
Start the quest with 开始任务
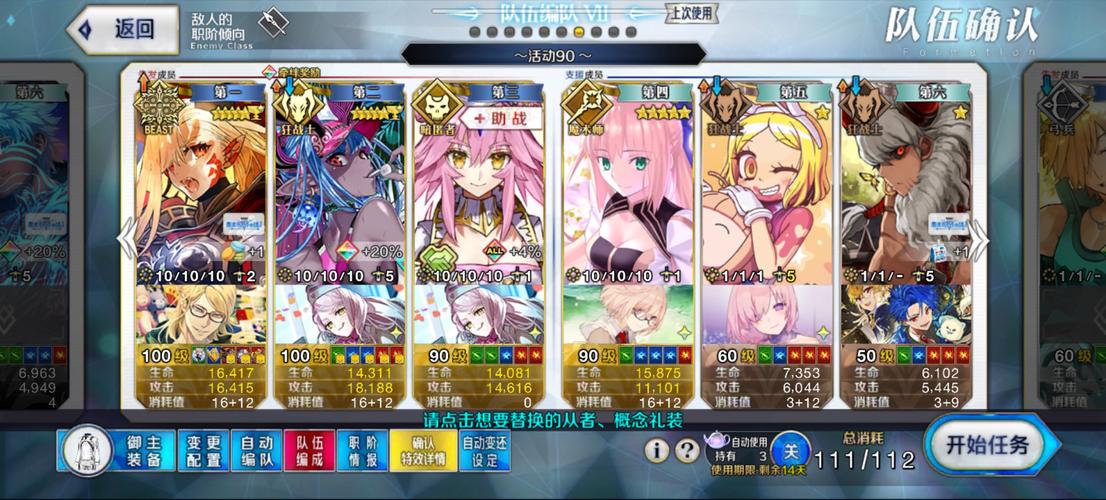[x=986, y=445]
